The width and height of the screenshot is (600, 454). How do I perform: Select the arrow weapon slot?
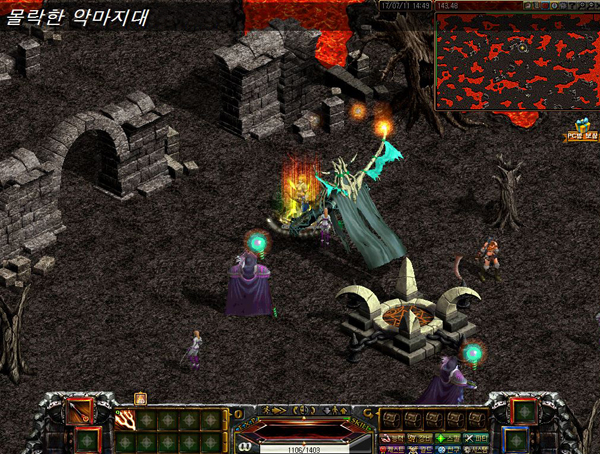coord(79,411)
